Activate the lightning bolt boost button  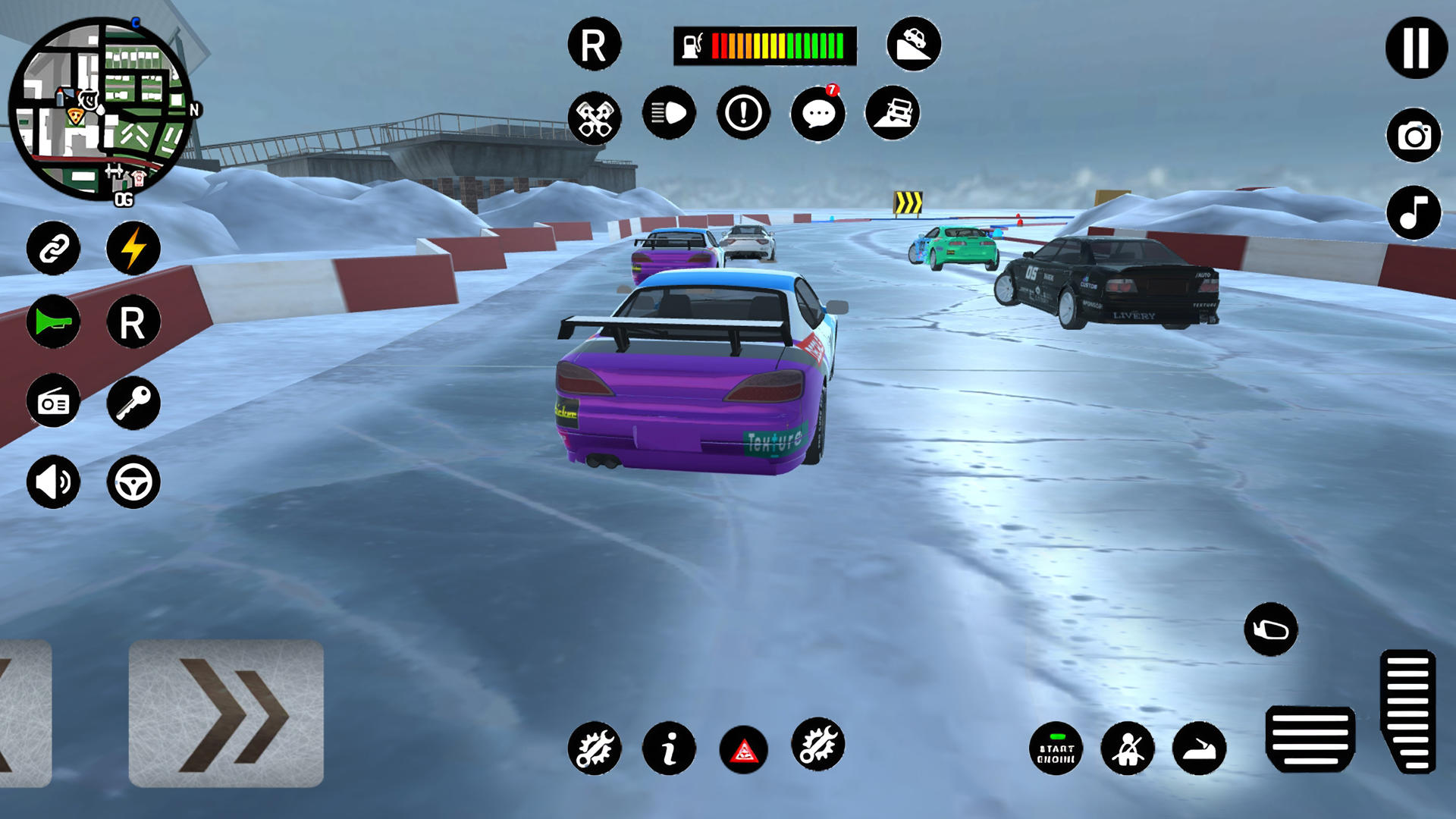[133, 248]
